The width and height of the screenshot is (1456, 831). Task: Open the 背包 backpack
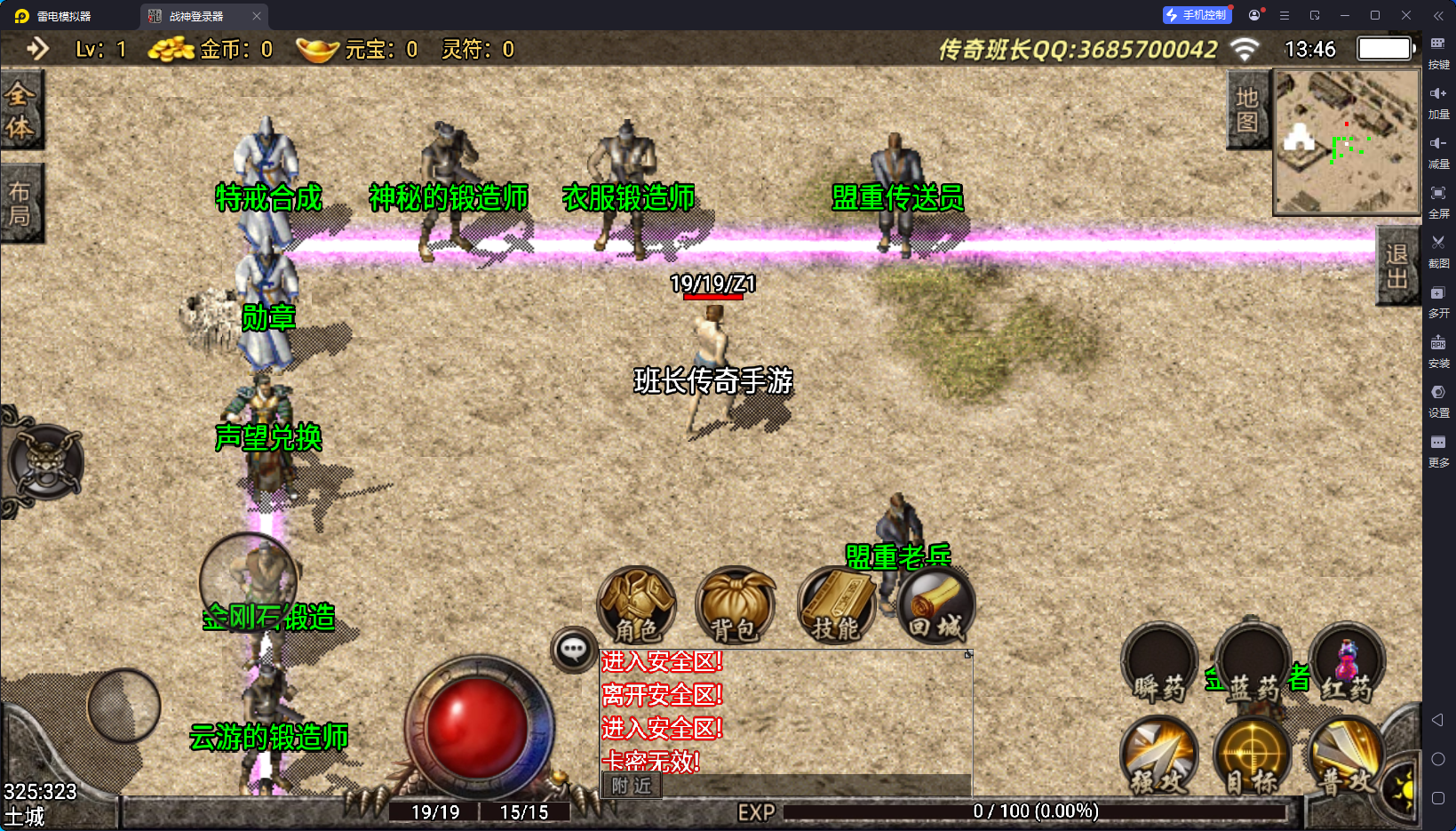[735, 605]
